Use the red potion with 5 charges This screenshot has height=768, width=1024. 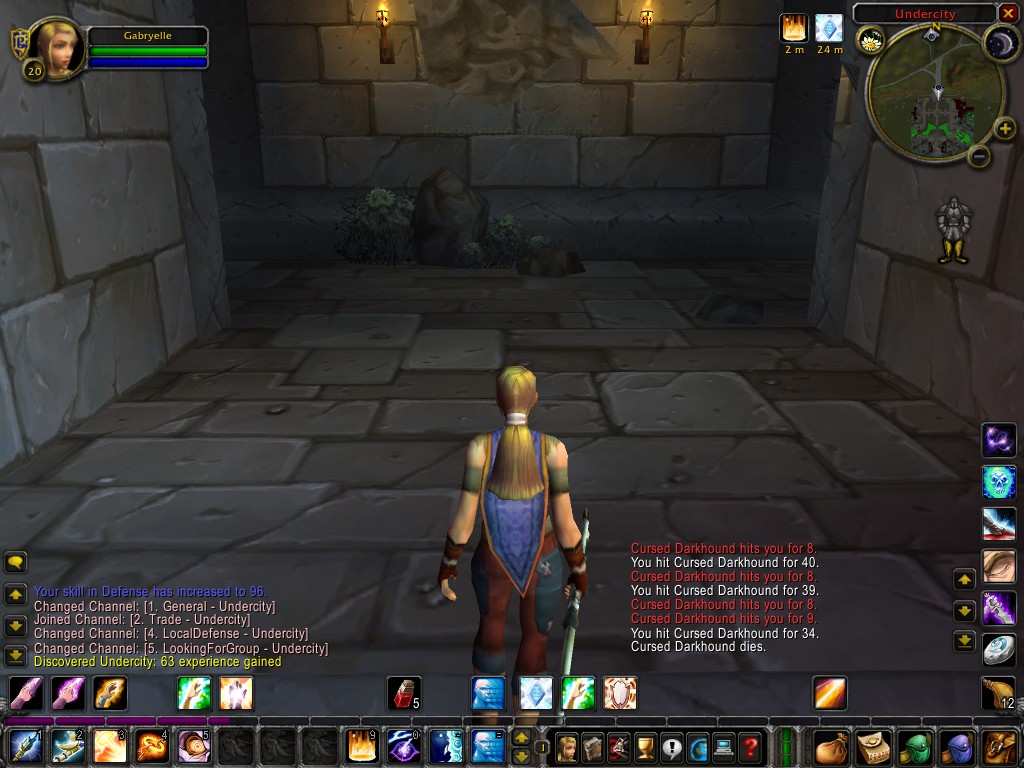[x=403, y=693]
